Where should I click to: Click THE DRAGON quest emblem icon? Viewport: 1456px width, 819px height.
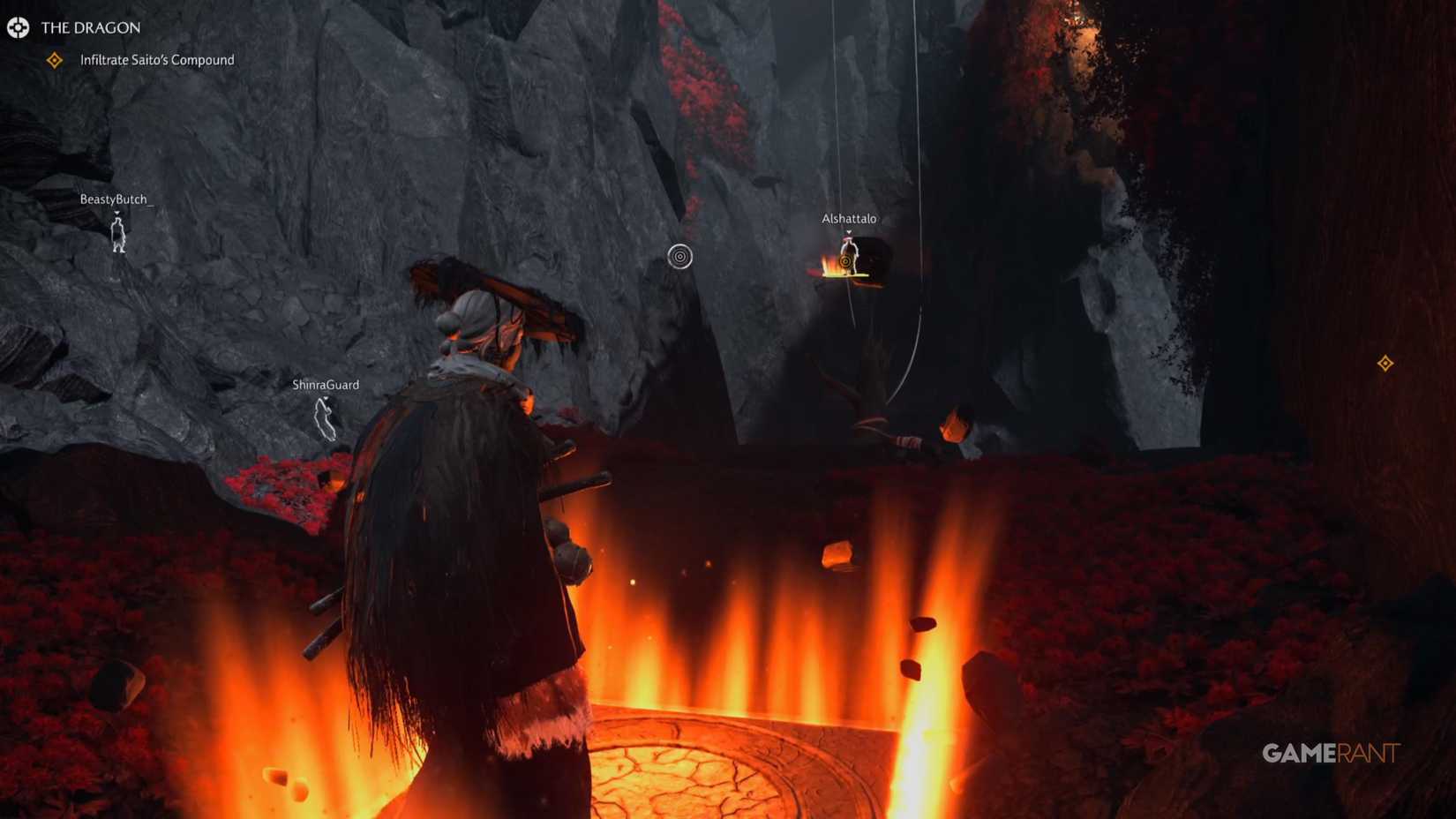[19, 27]
